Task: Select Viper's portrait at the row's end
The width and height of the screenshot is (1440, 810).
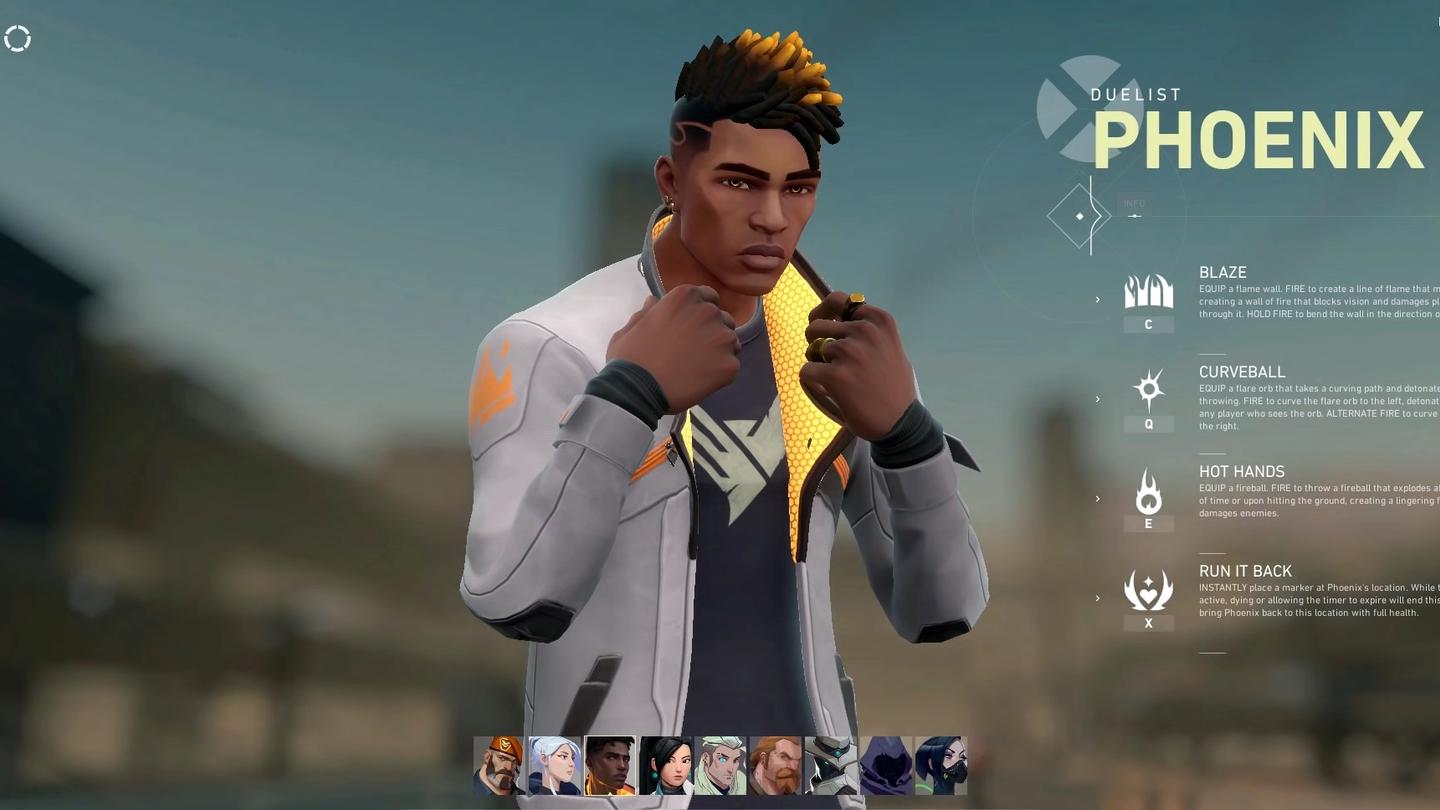Action: pyautogui.click(x=940, y=765)
